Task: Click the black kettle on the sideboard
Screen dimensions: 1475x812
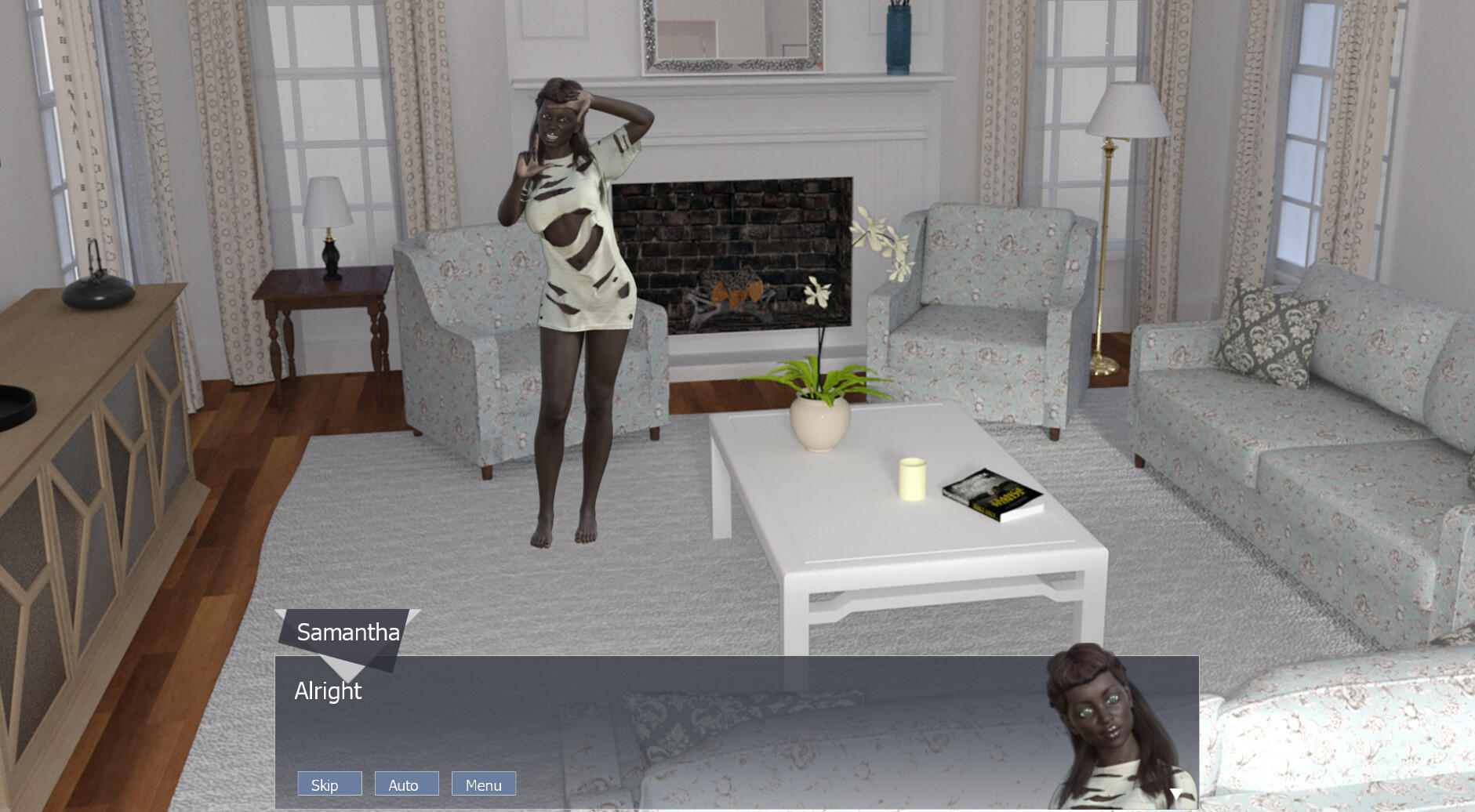Action: coord(98,294)
